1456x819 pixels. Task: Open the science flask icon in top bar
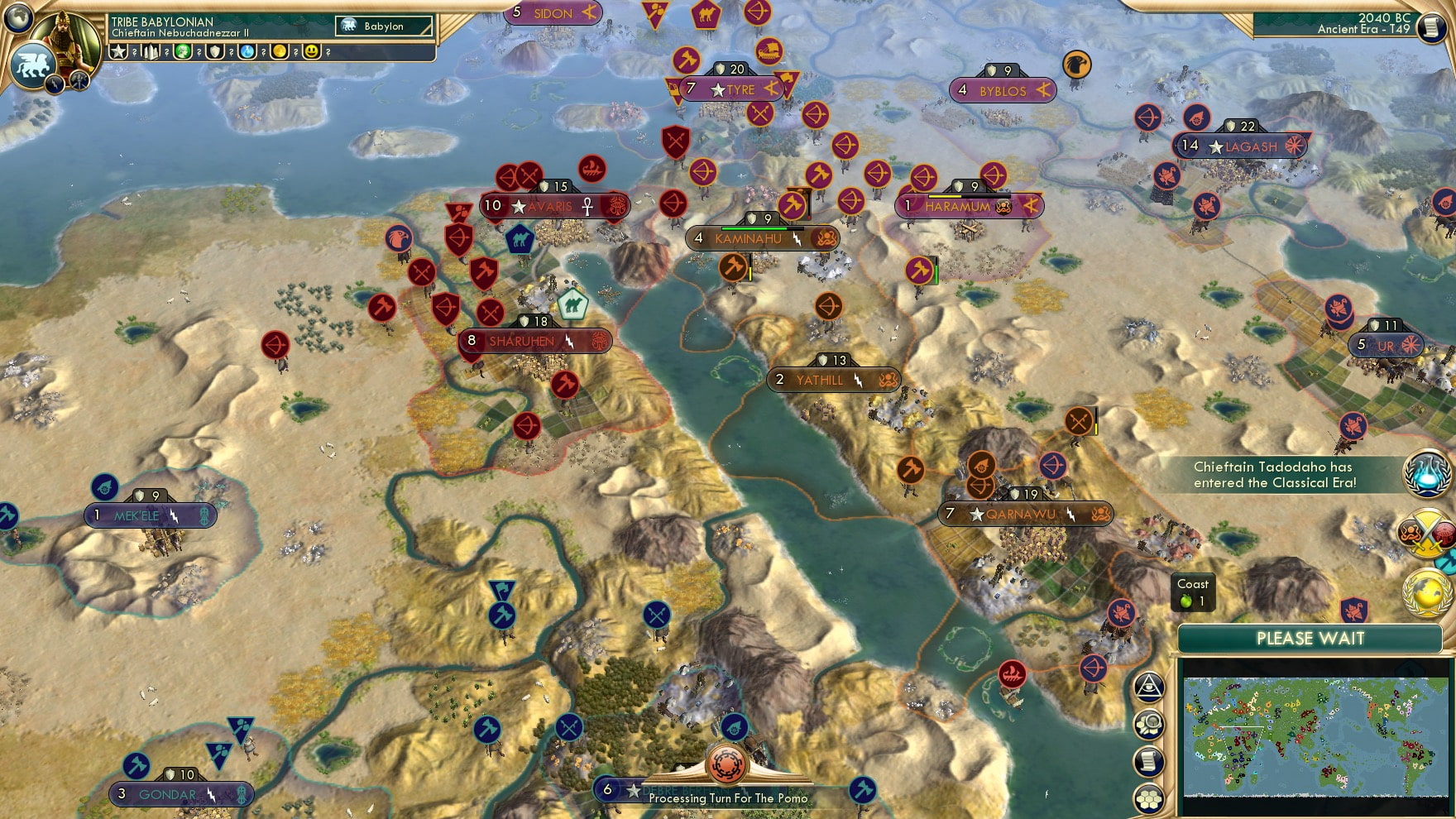point(247,52)
